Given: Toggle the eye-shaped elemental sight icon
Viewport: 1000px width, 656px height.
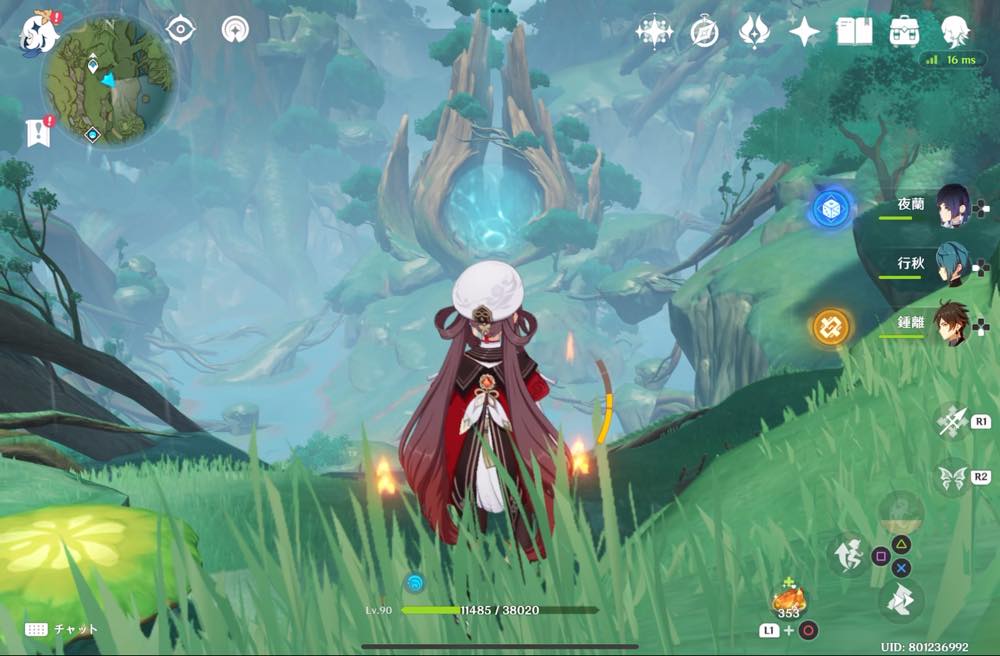Looking at the screenshot, I should point(180,30).
